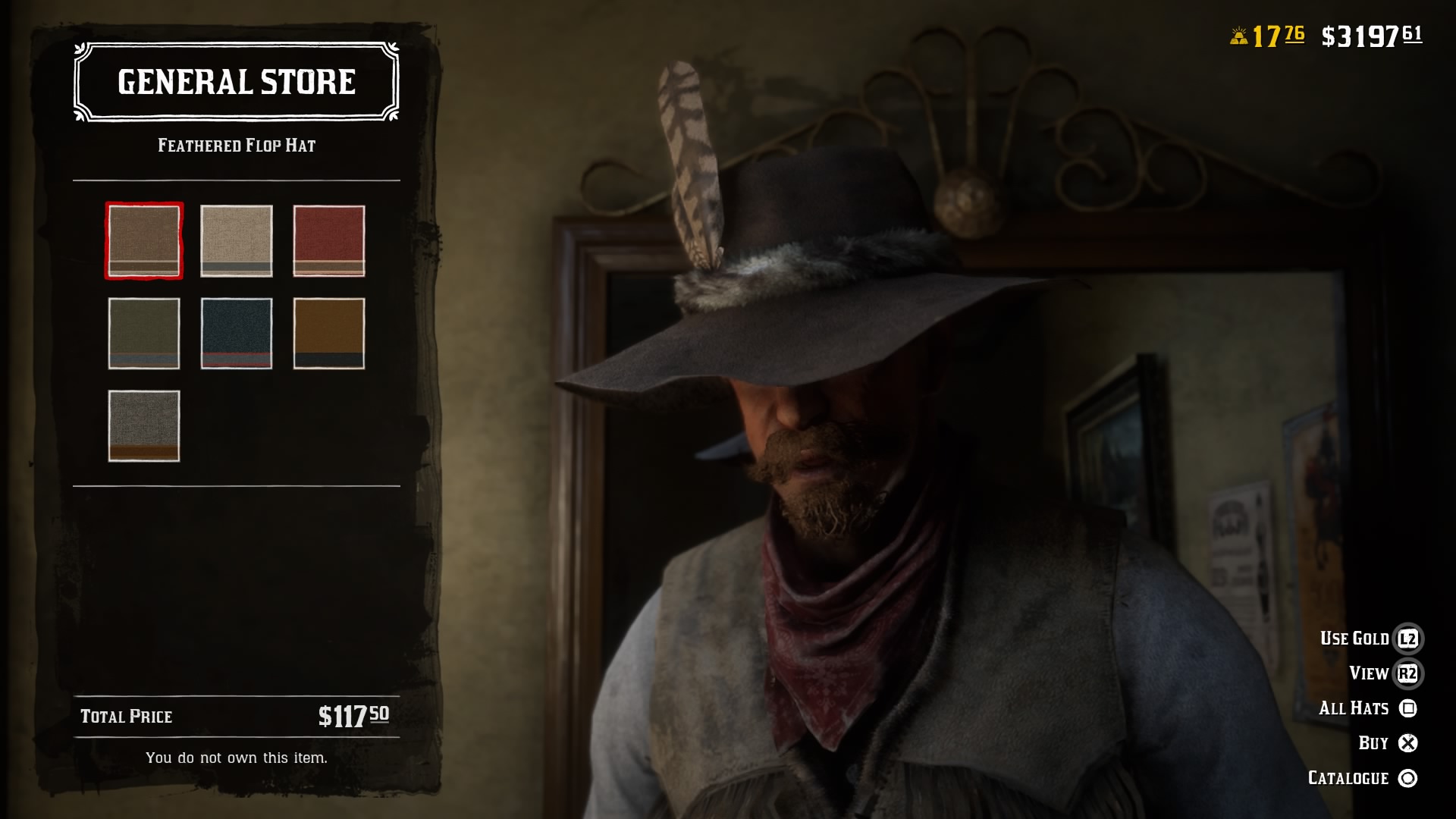Select the red hat color variant
The height and width of the screenshot is (819, 1456).
pos(330,241)
